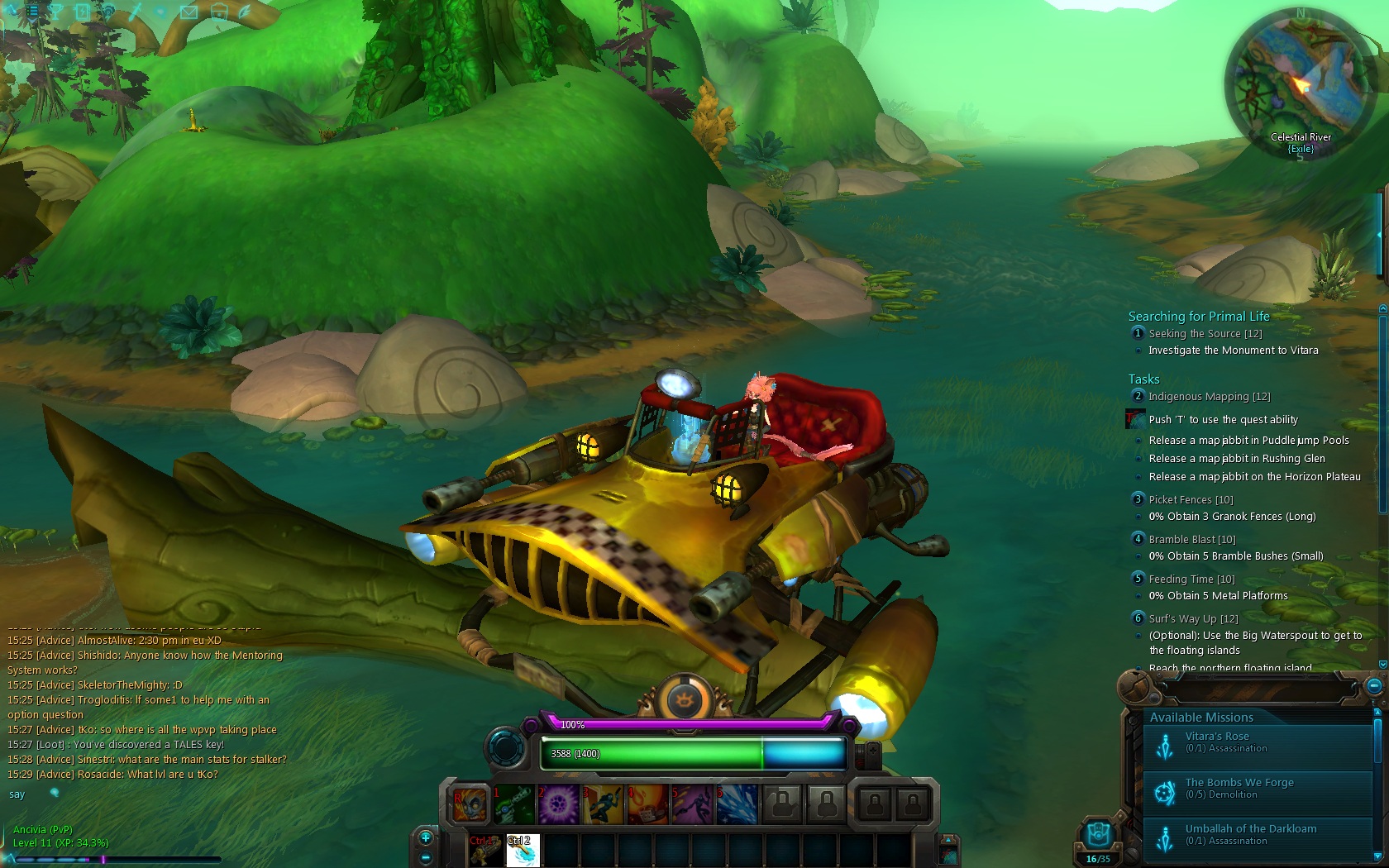The height and width of the screenshot is (868, 1389).
Task: Click the sword PvP icon in the top bar
Action: click(136, 12)
